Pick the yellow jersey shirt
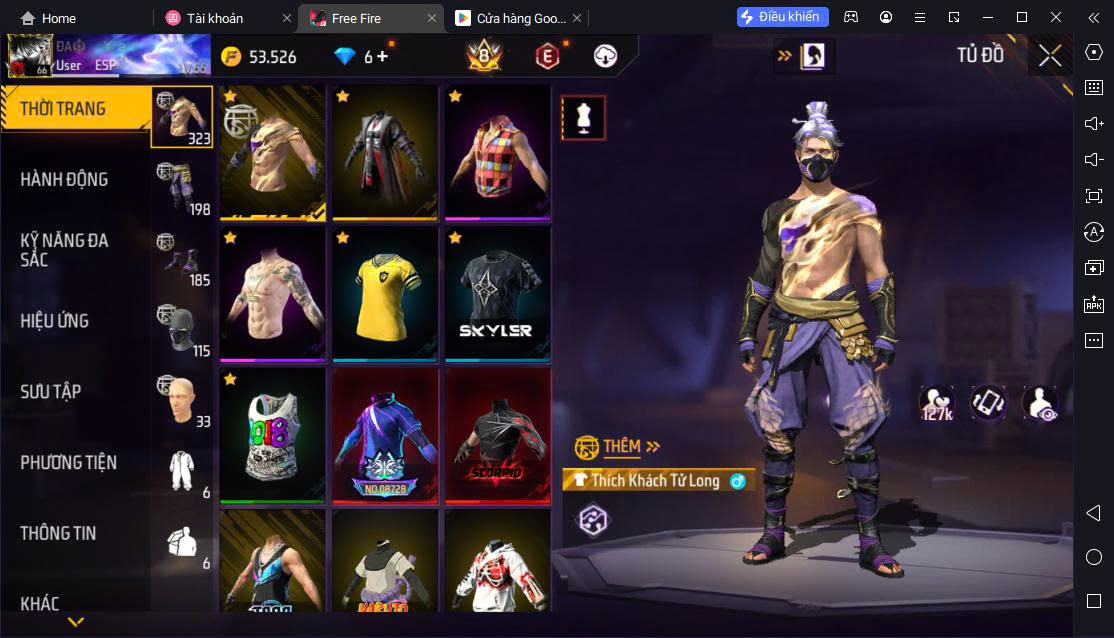 click(385, 294)
